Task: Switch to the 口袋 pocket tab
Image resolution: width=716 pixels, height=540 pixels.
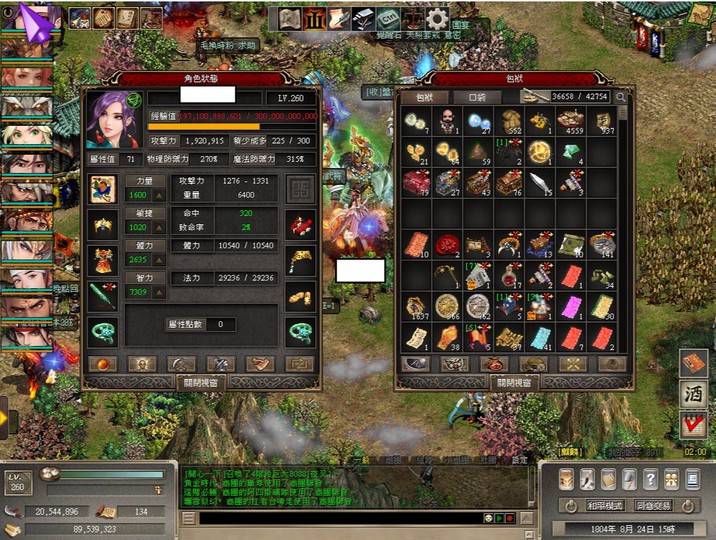Action: [x=477, y=97]
